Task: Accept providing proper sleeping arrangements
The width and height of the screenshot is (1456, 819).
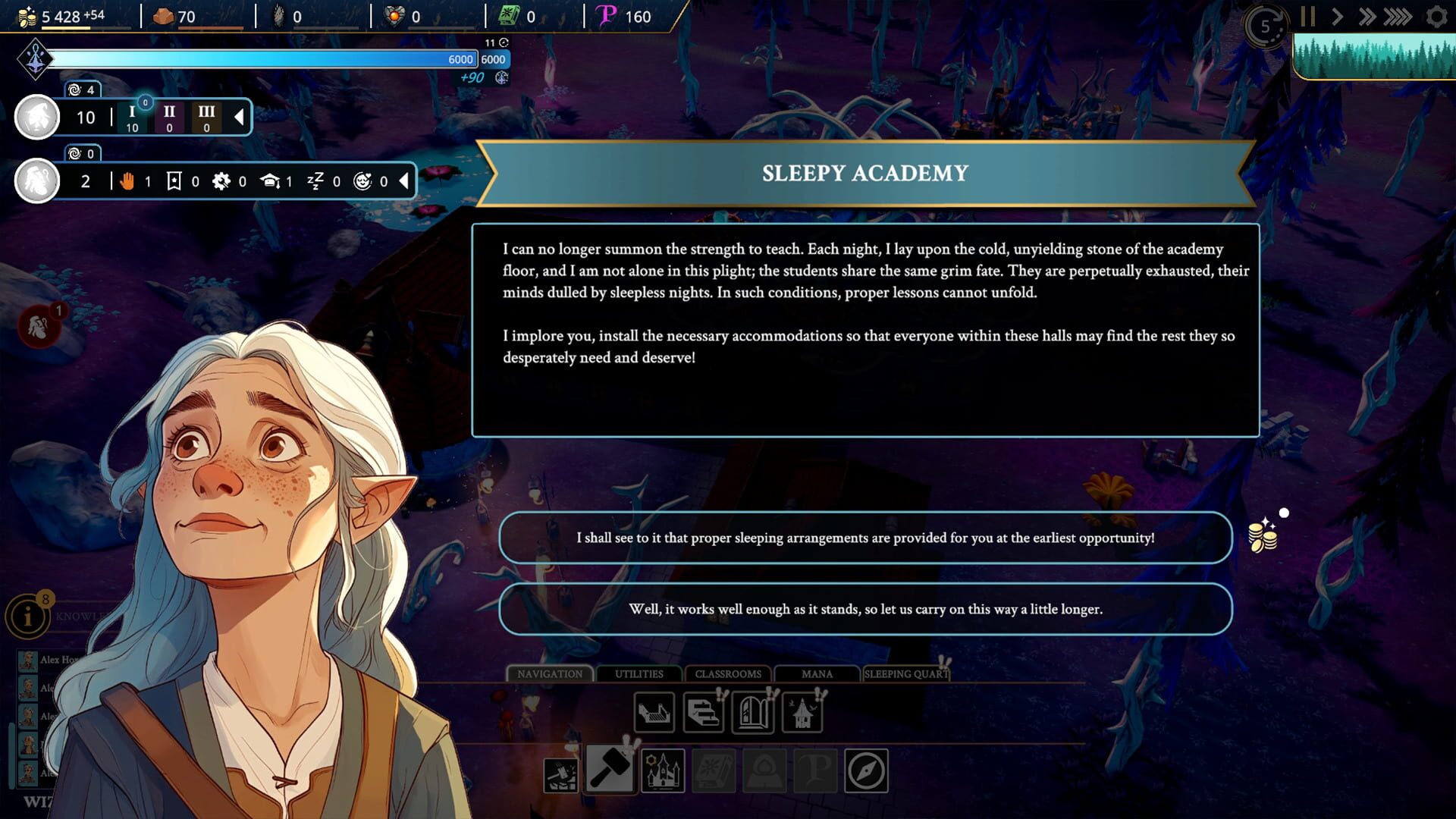Action: point(864,538)
